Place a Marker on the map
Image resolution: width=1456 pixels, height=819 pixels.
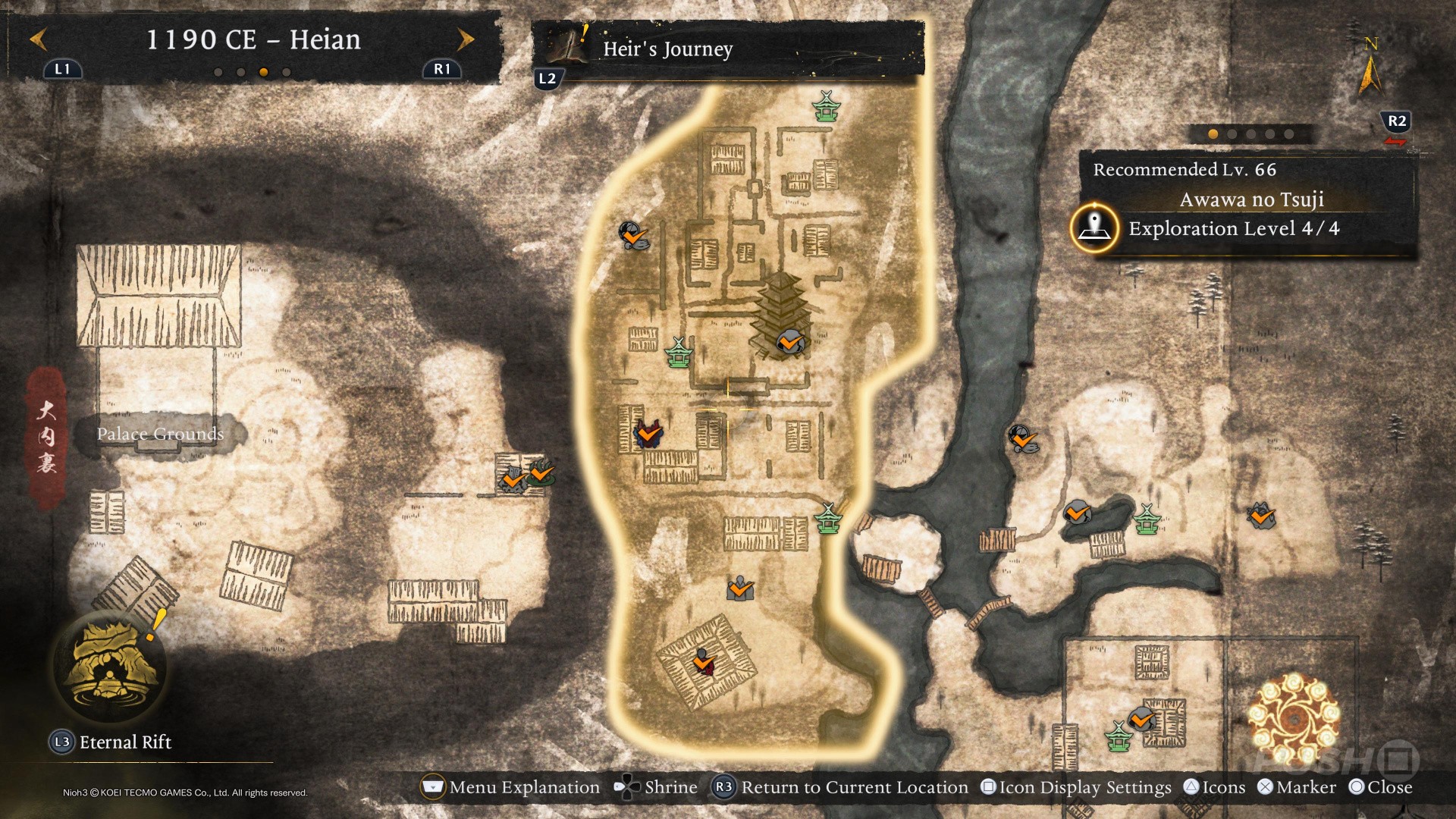click(1297, 787)
